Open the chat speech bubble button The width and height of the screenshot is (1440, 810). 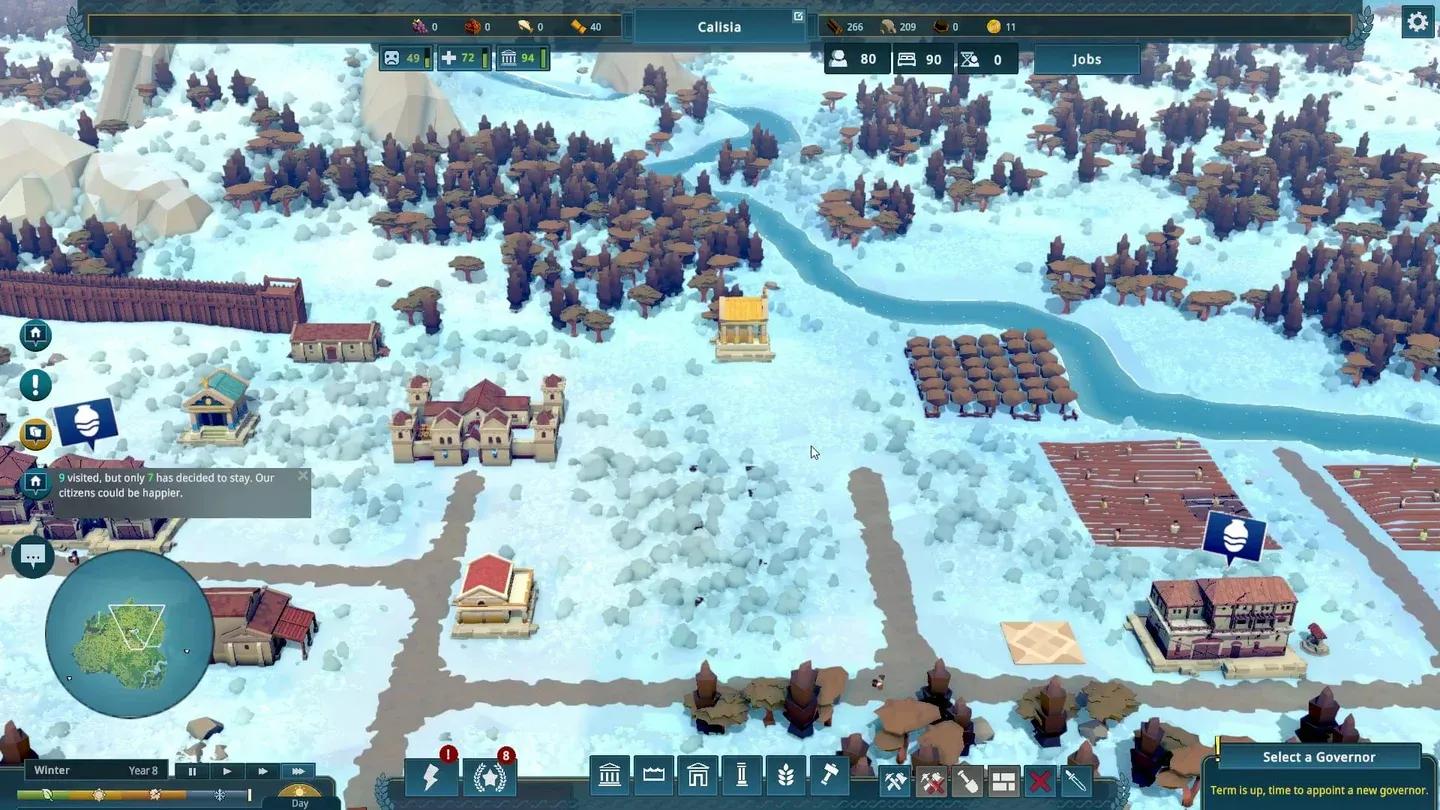[33, 556]
